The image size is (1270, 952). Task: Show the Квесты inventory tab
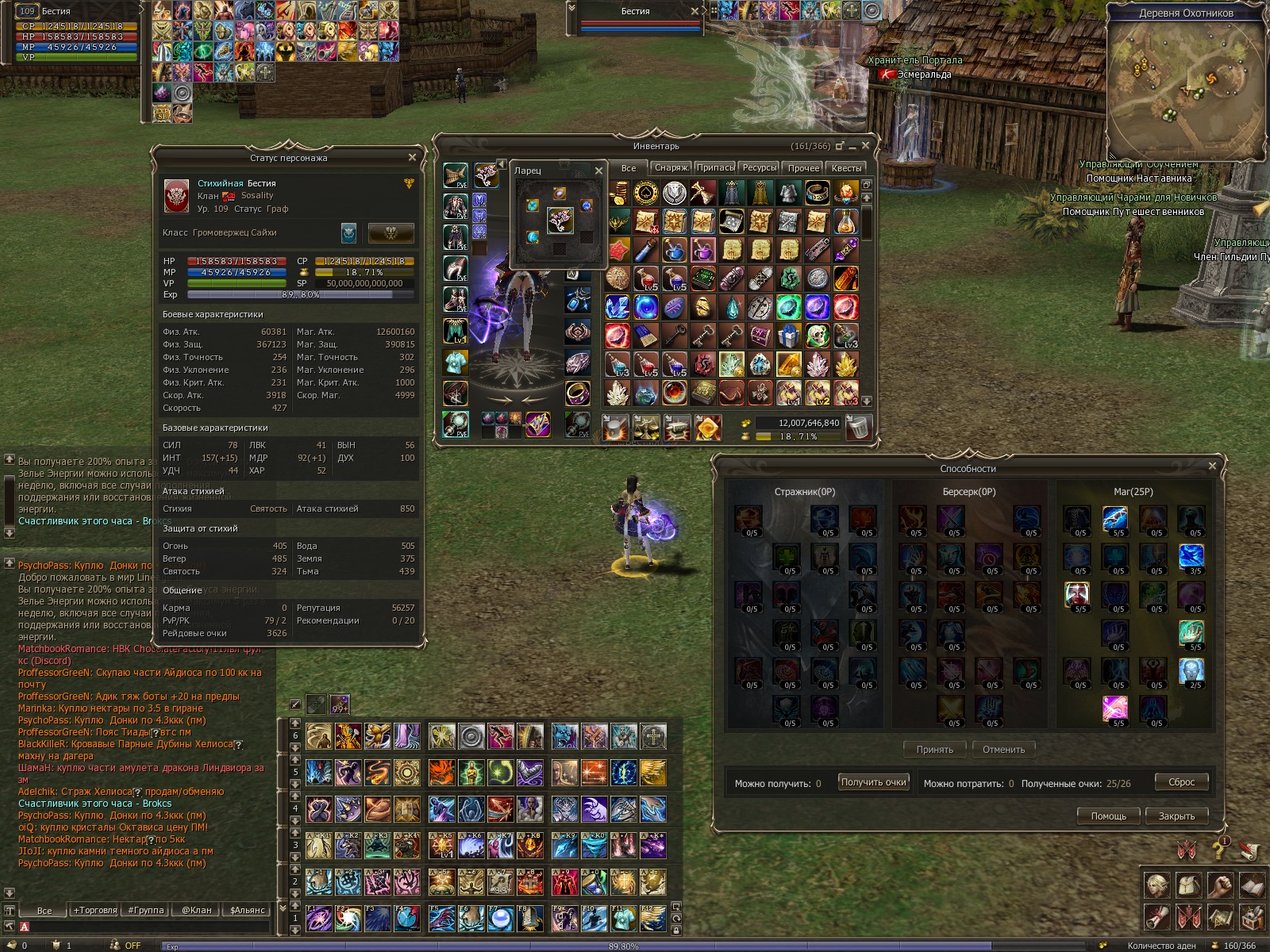tap(846, 168)
